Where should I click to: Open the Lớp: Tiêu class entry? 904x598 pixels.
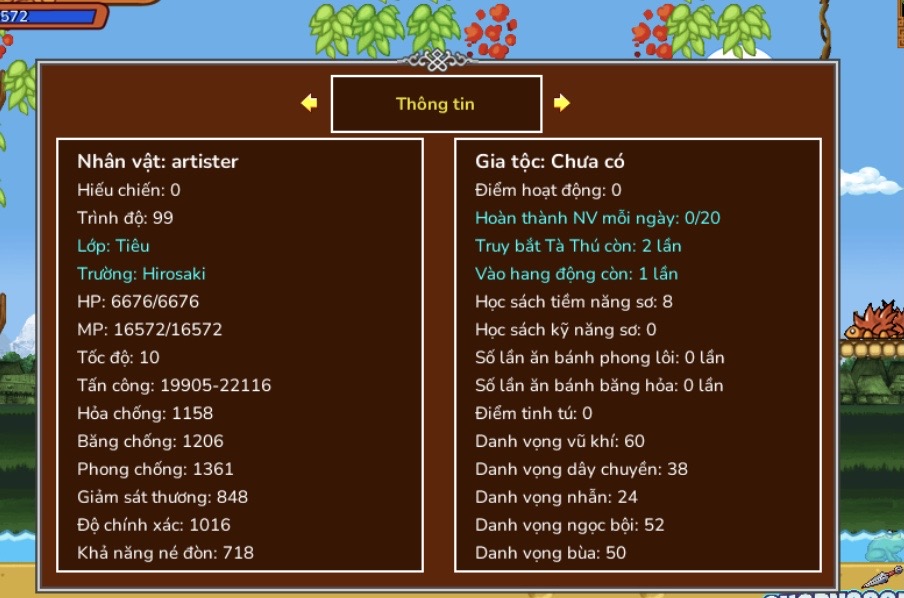click(x=113, y=245)
